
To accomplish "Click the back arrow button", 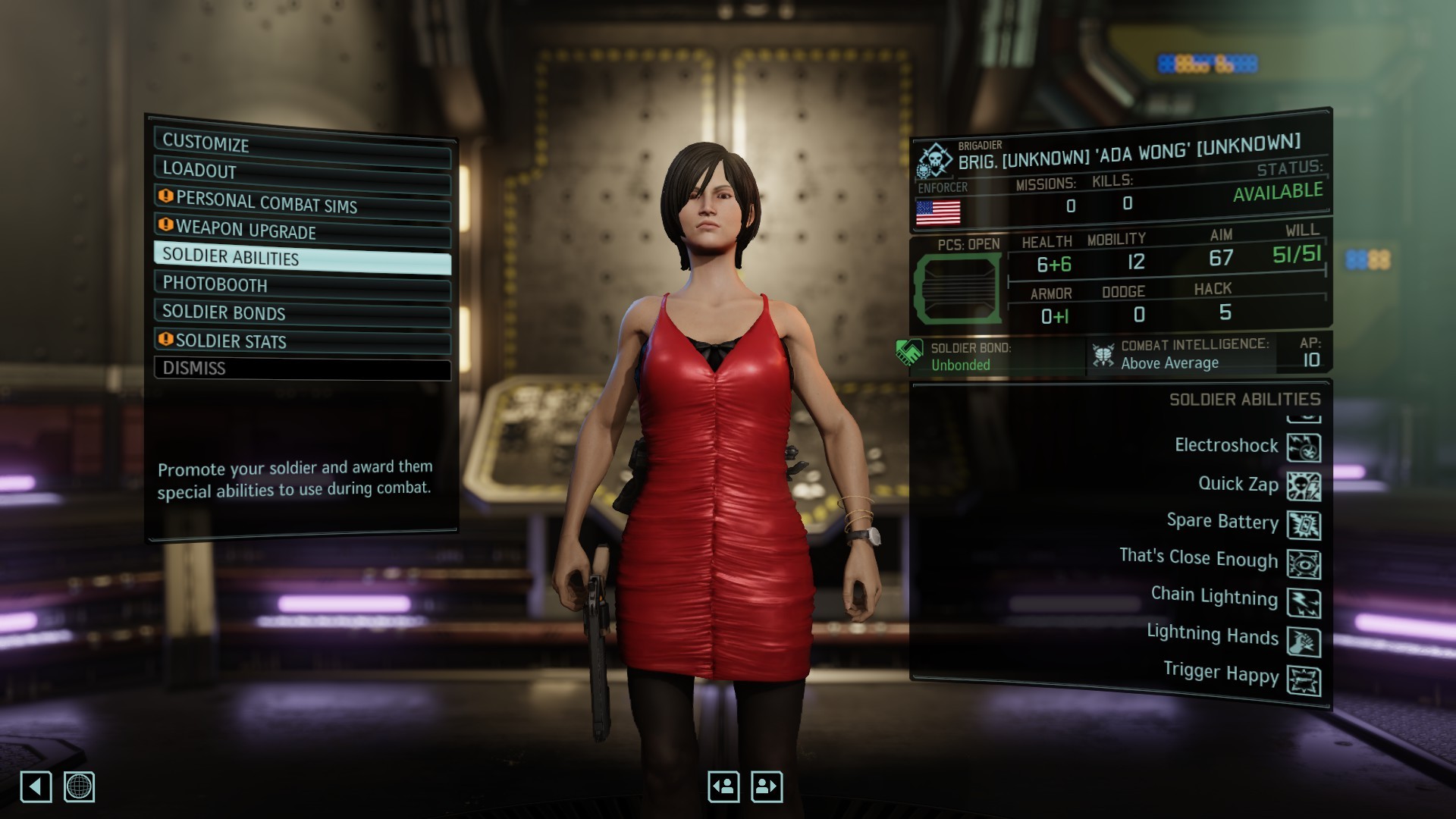I will point(36,787).
